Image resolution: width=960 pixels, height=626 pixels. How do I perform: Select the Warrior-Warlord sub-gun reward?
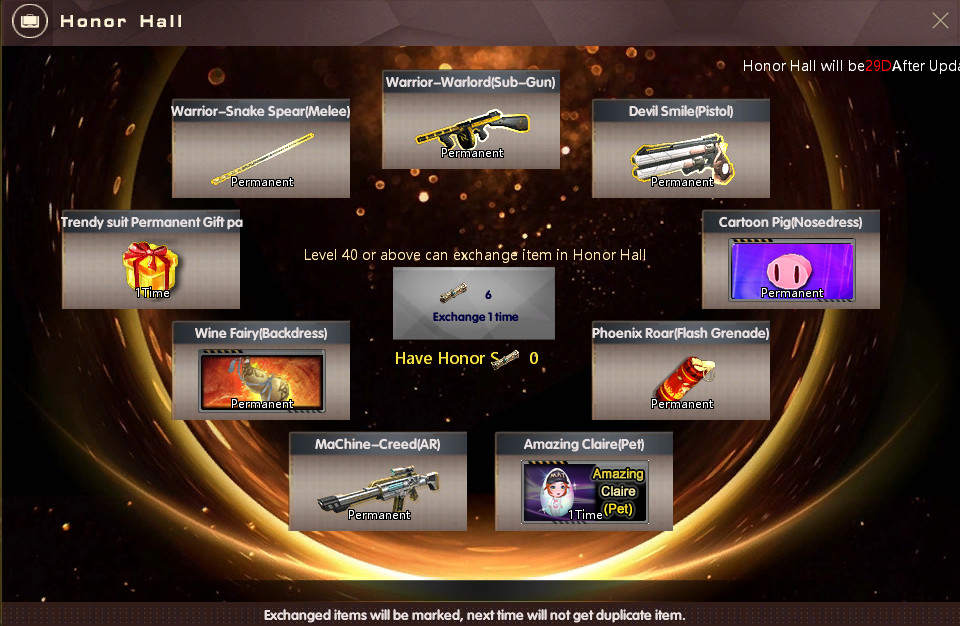pos(471,127)
